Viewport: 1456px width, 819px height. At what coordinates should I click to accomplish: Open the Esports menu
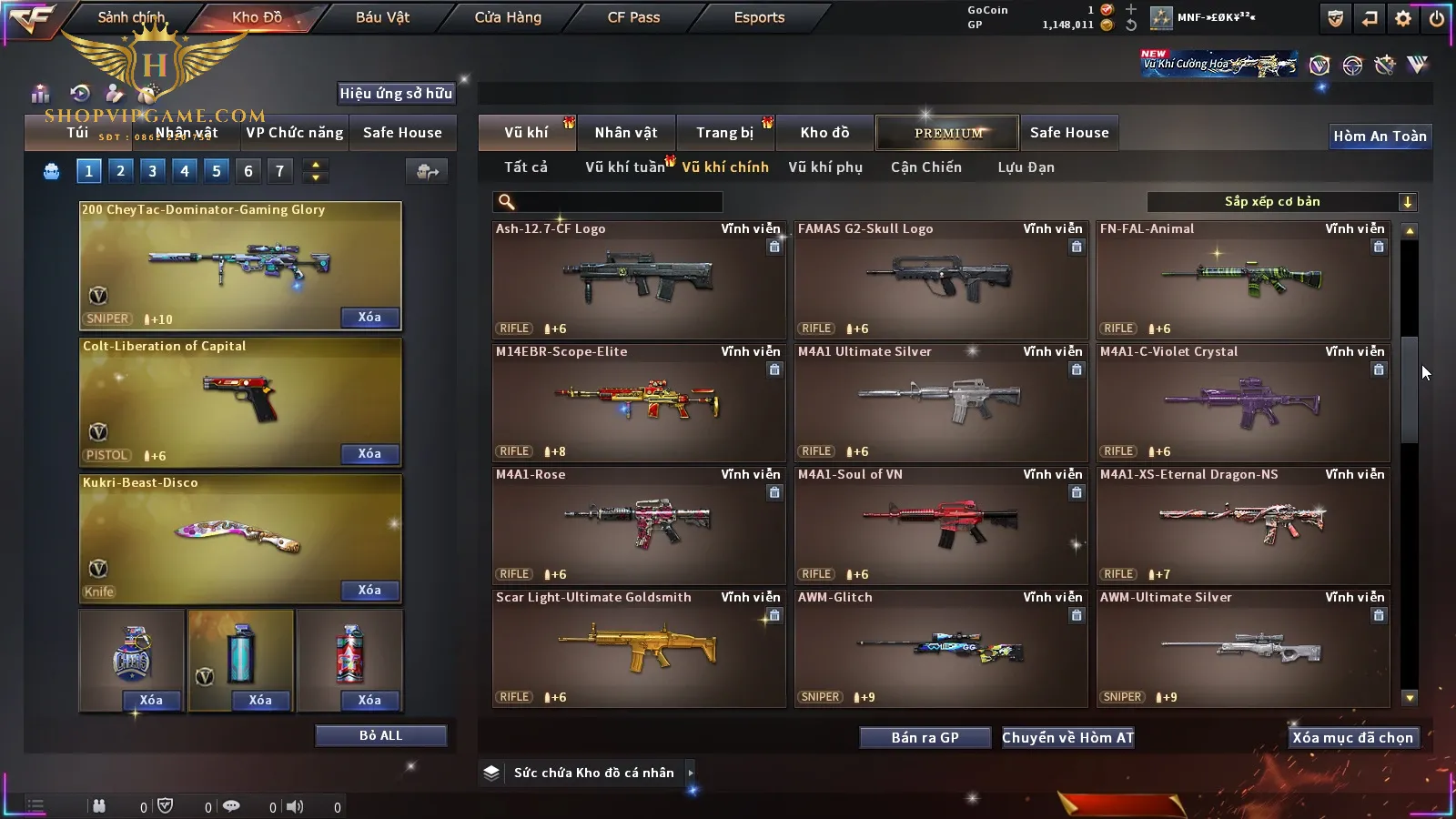click(x=759, y=17)
